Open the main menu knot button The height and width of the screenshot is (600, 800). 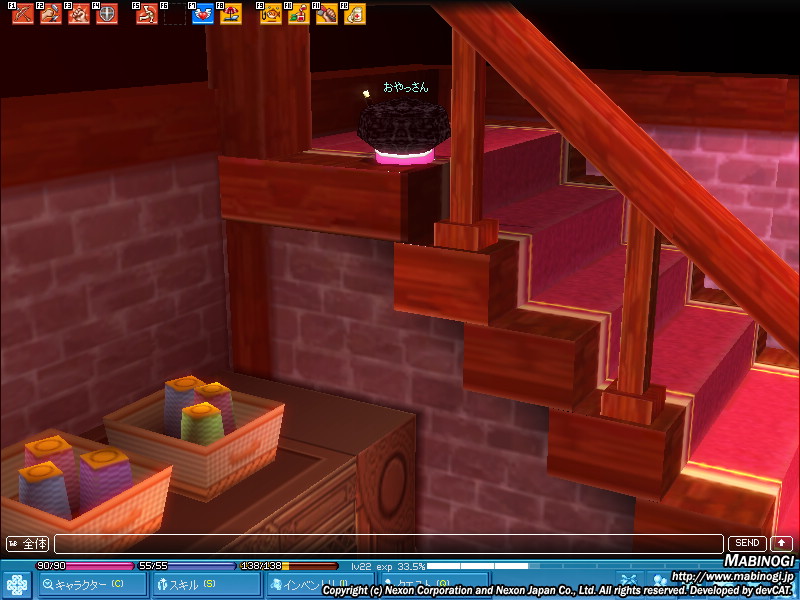(17, 584)
